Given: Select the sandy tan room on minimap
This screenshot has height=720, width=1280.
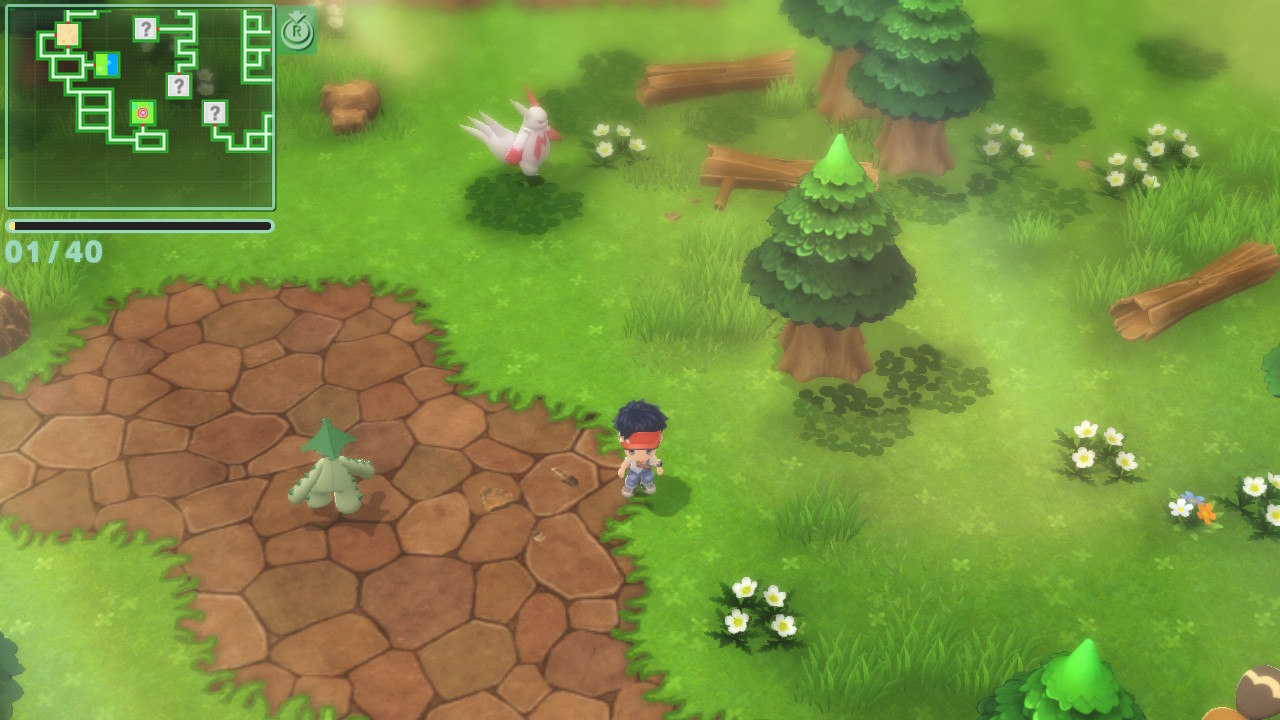Looking at the screenshot, I should click(x=67, y=35).
